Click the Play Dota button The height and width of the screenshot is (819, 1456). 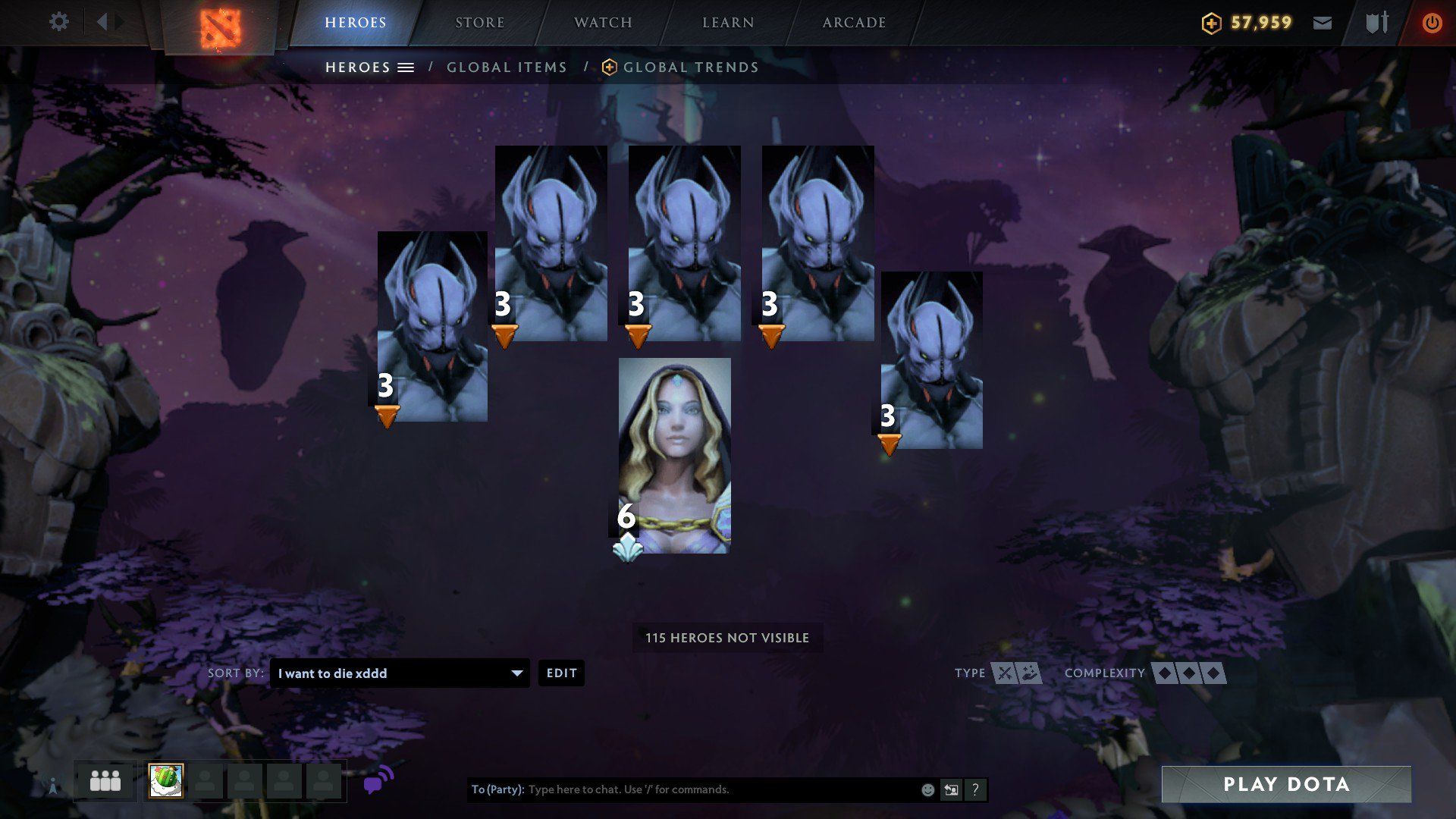(x=1286, y=784)
